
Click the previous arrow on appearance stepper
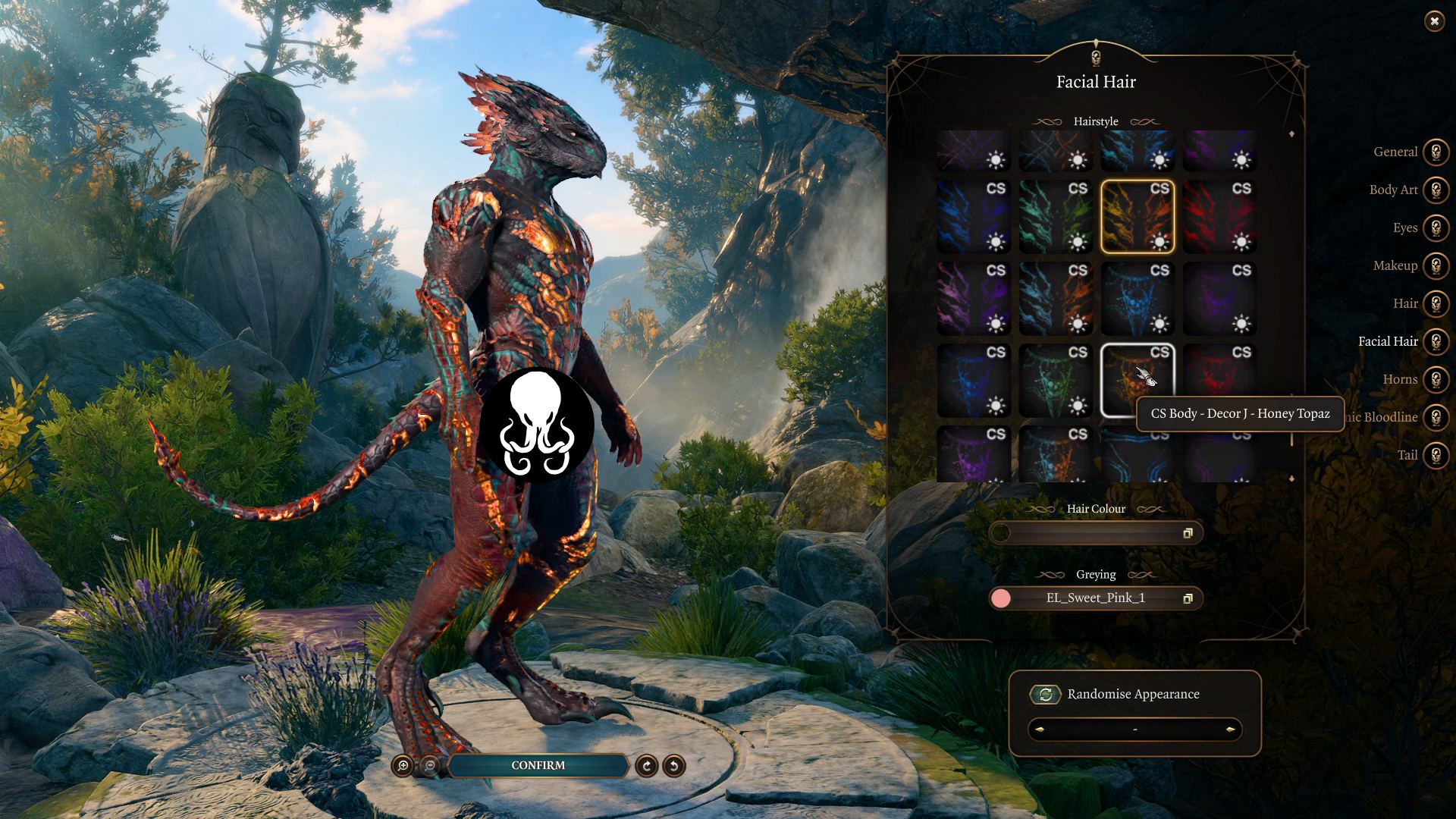(1040, 730)
